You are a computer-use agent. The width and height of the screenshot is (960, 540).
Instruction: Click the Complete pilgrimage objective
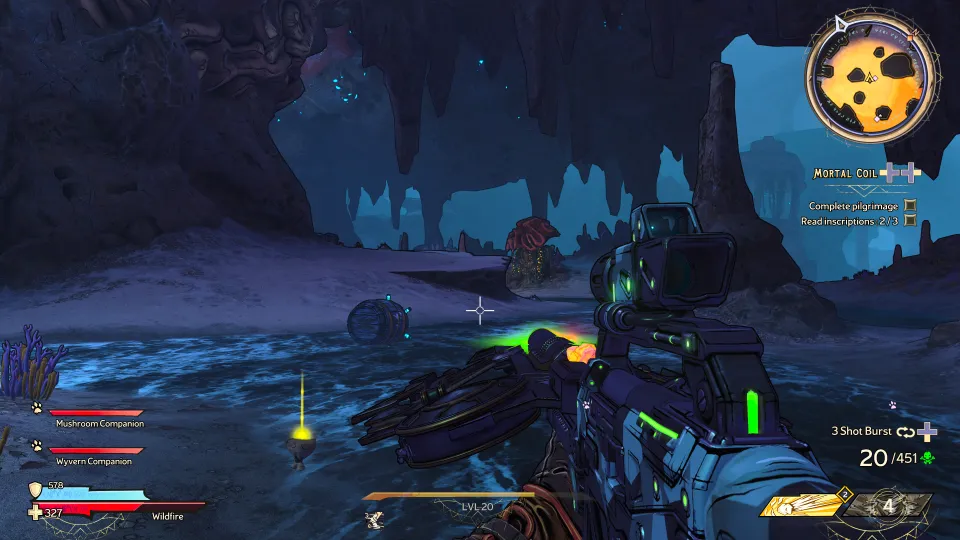[x=854, y=206]
